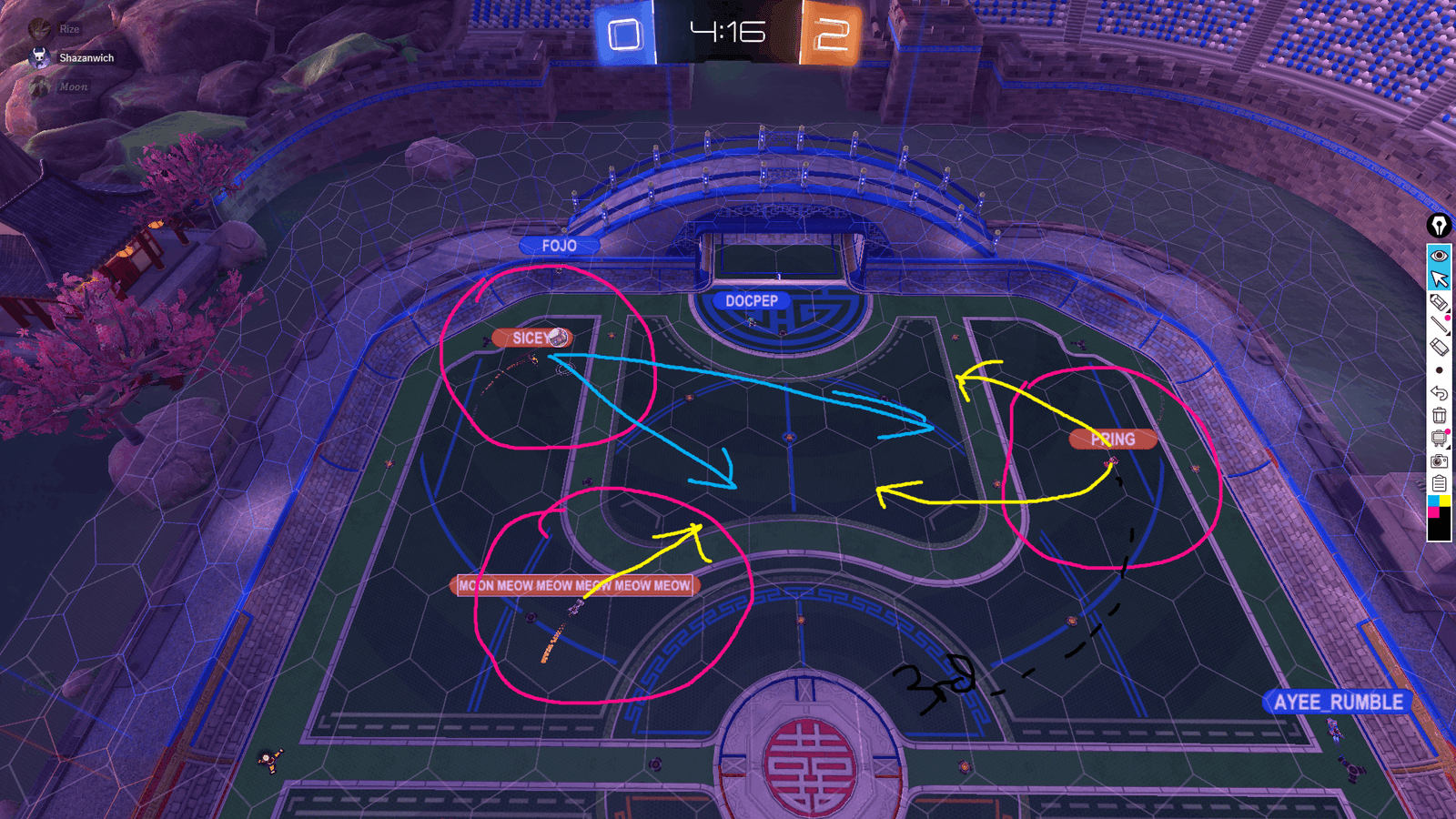Click the FOJO player nameplate
Viewport: 1456px width, 819px height.
pyautogui.click(x=560, y=246)
